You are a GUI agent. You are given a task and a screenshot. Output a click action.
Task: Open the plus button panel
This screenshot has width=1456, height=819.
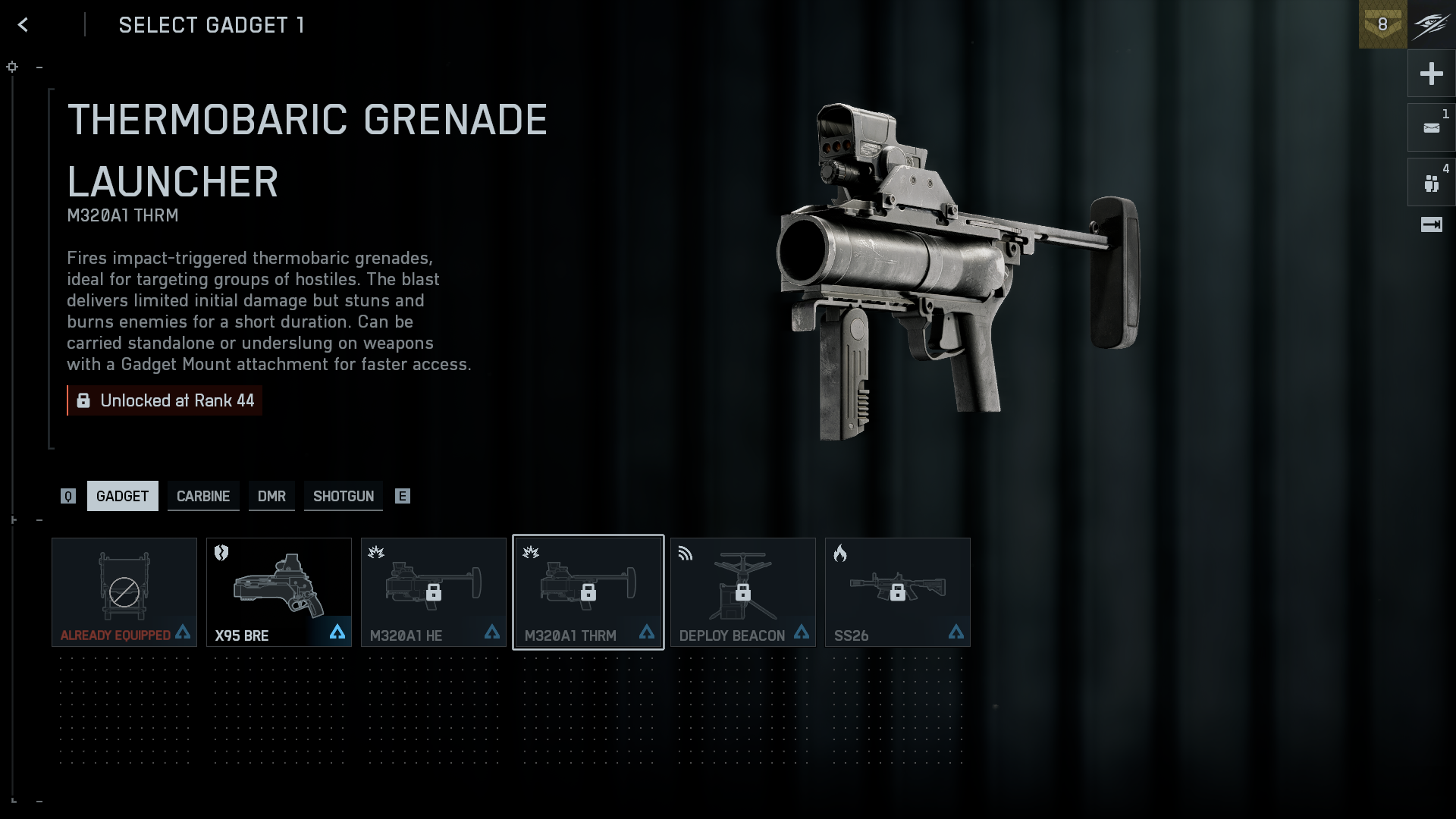pyautogui.click(x=1431, y=74)
